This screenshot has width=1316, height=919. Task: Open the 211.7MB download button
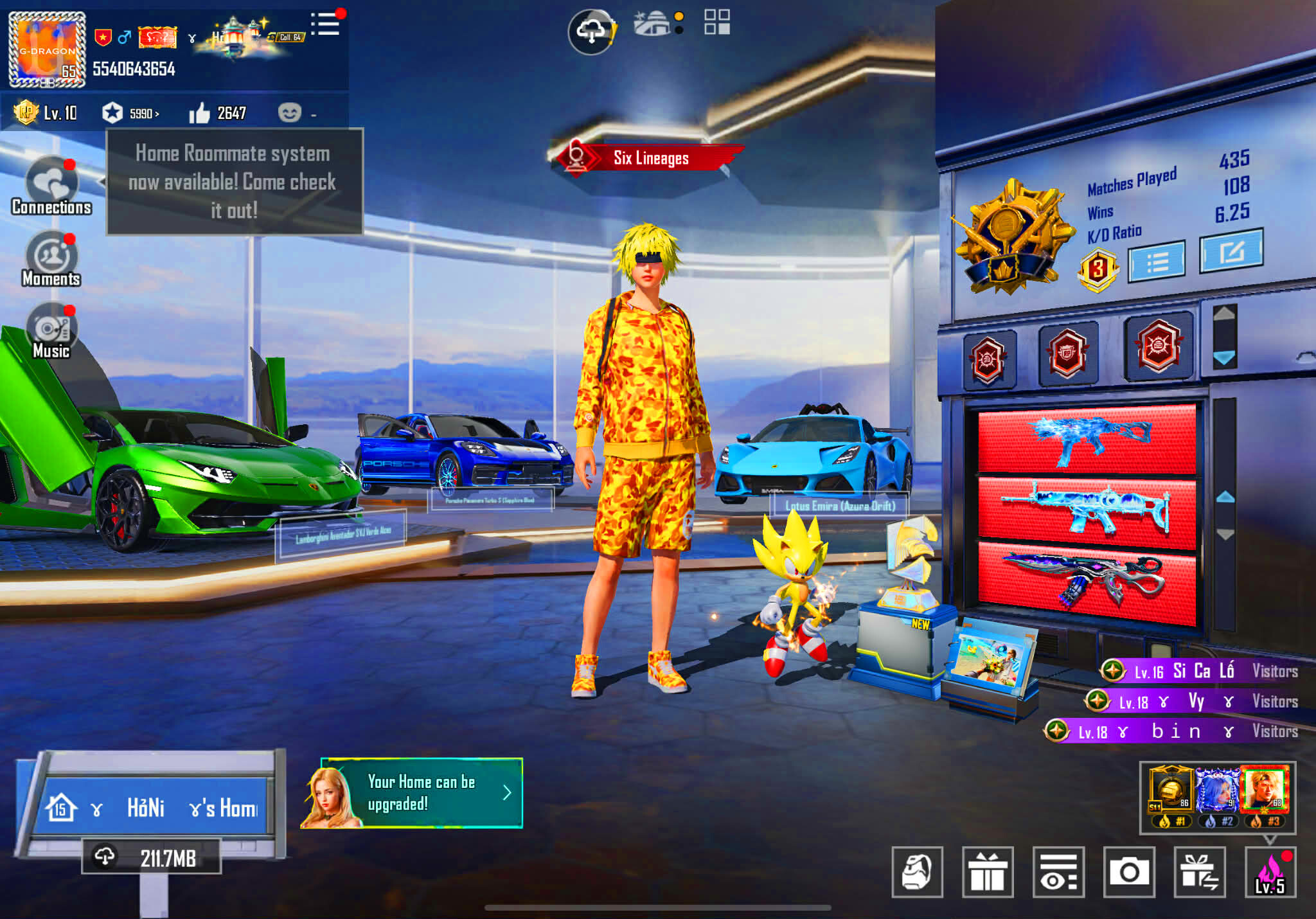pos(152,857)
